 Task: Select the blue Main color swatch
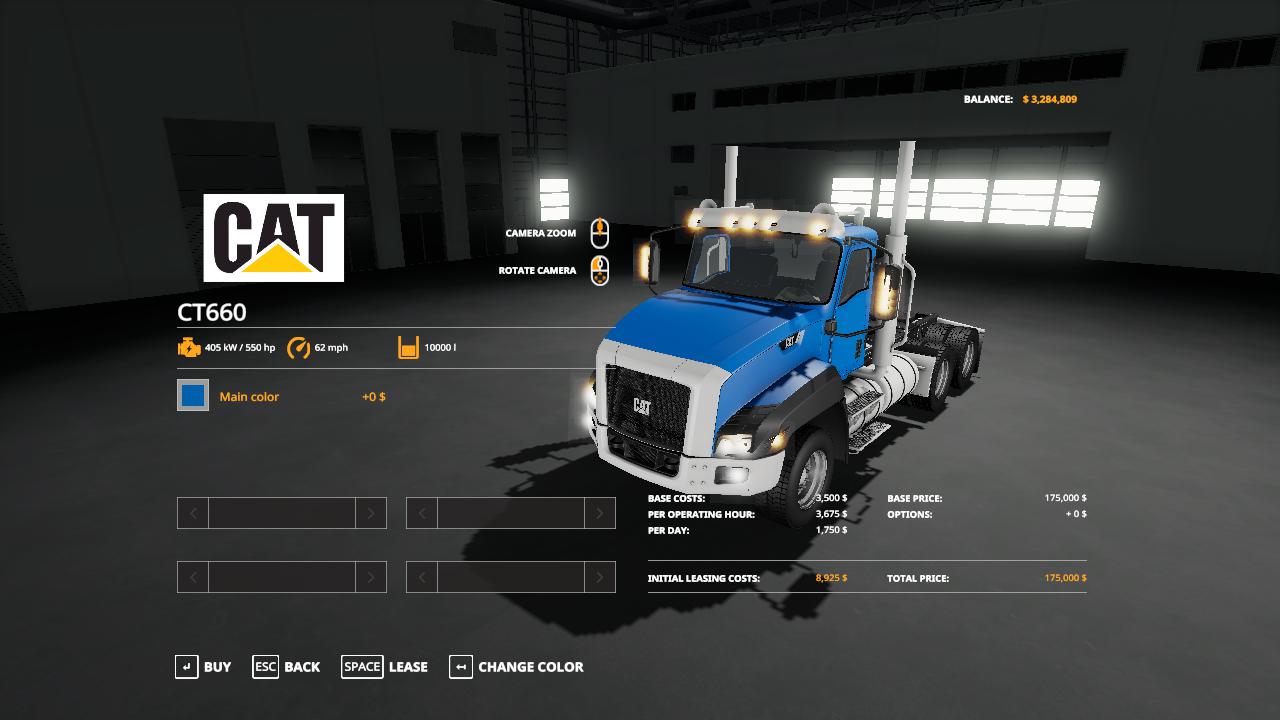tap(193, 396)
